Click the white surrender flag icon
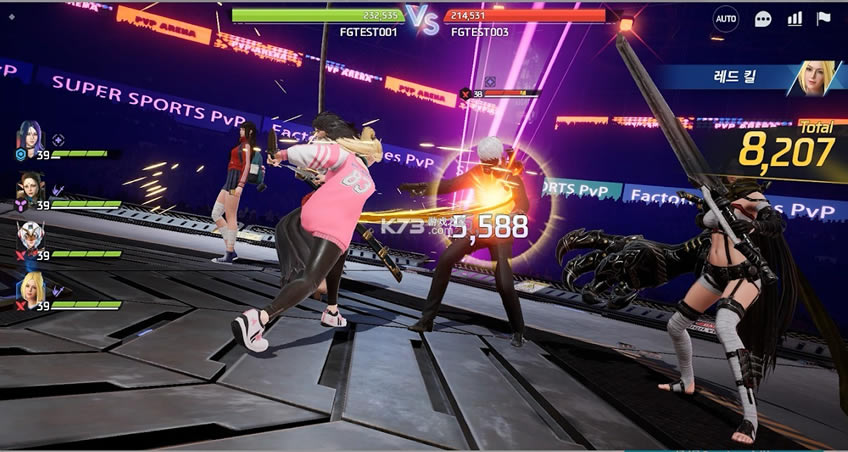Screen dimensions: 848x452 (x=824, y=19)
